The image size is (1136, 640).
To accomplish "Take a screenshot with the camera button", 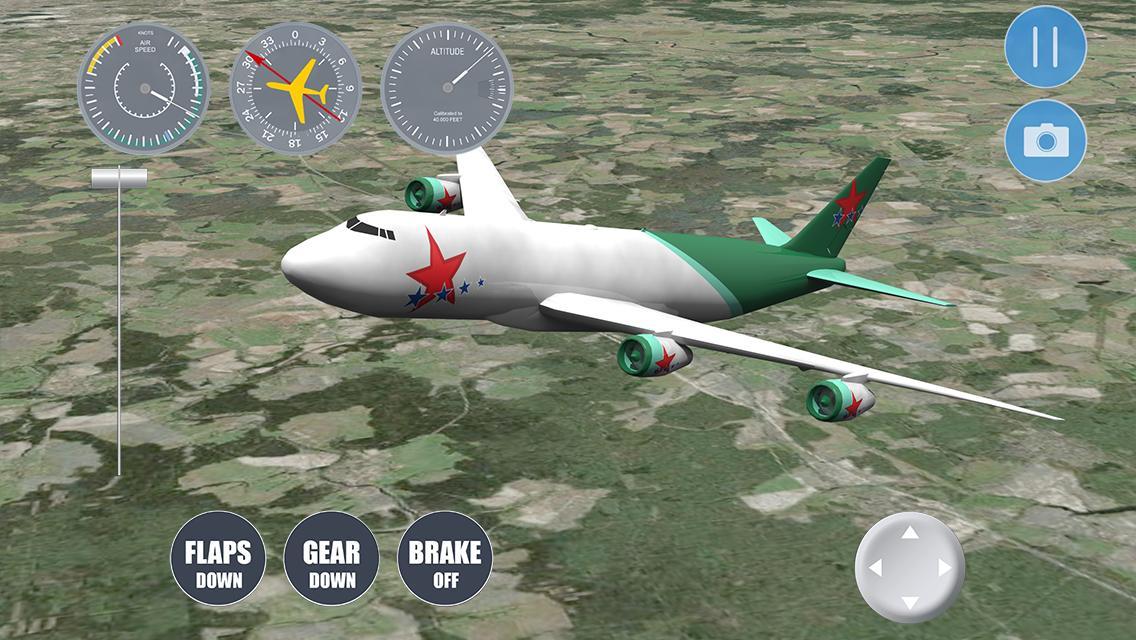I will click(x=1045, y=140).
